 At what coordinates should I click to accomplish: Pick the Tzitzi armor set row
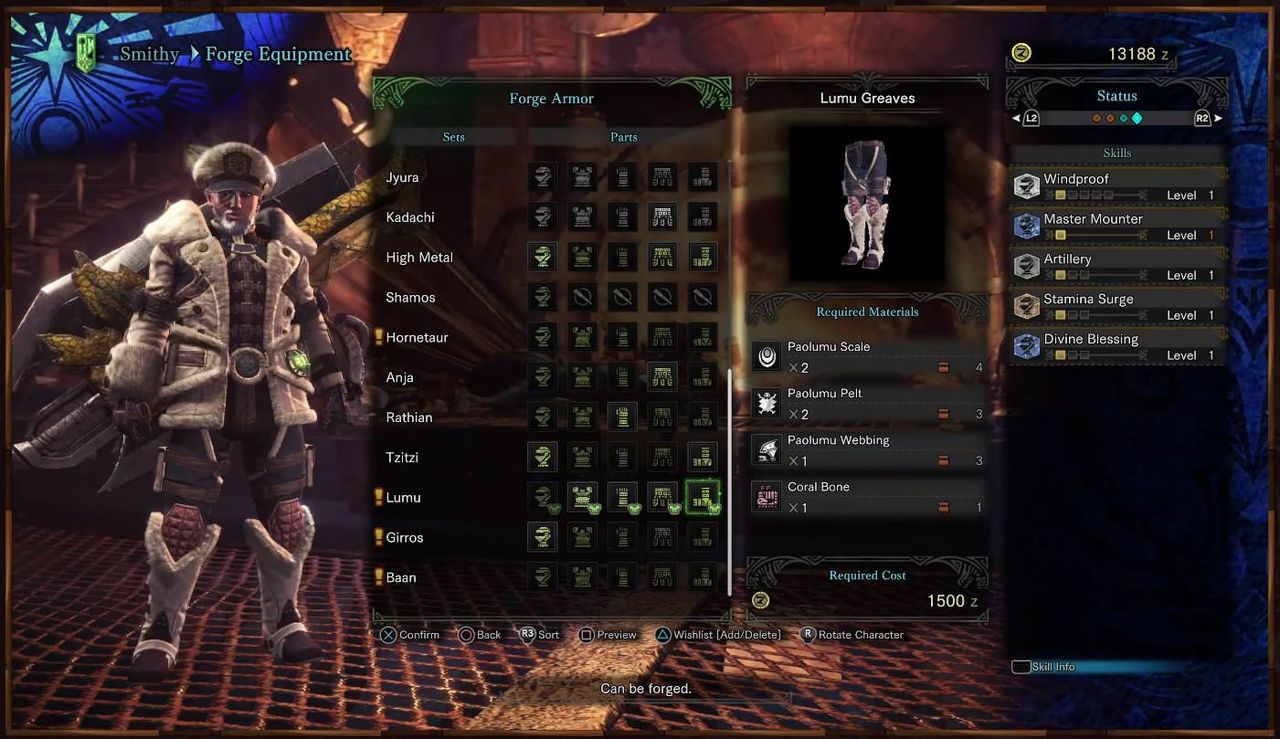tap(402, 458)
